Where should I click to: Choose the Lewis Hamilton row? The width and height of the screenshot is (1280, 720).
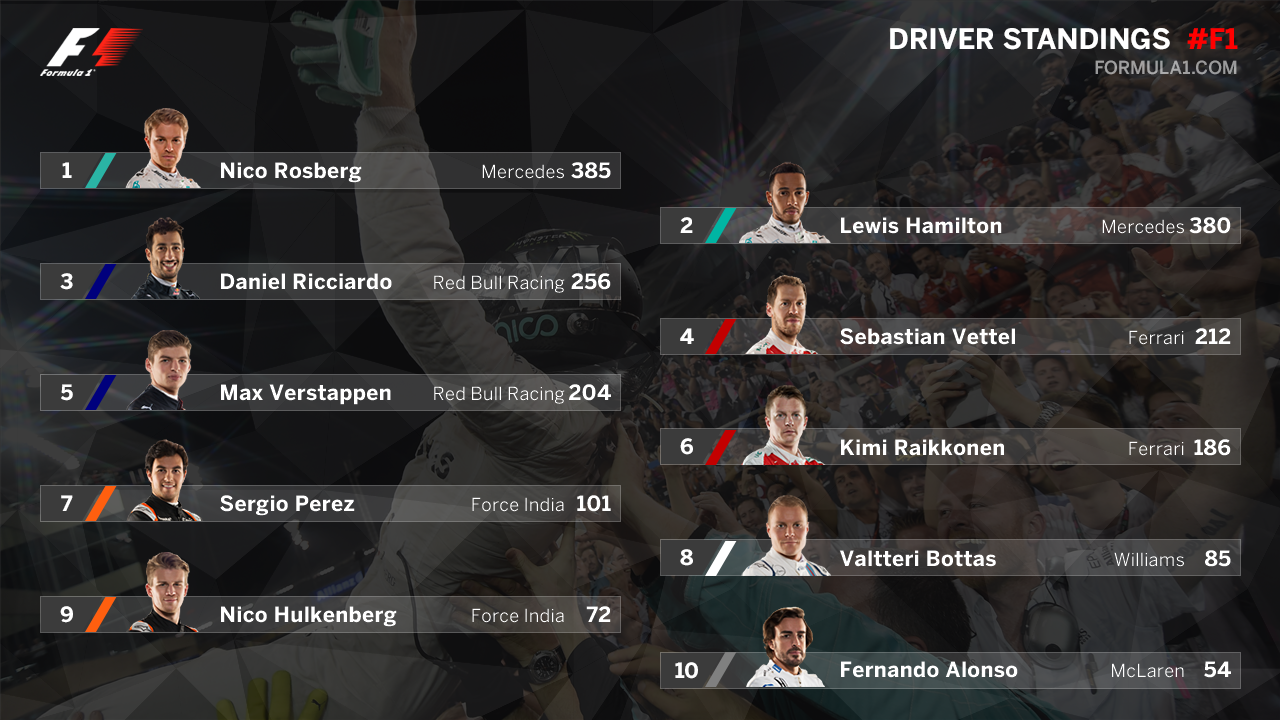[x=950, y=226]
